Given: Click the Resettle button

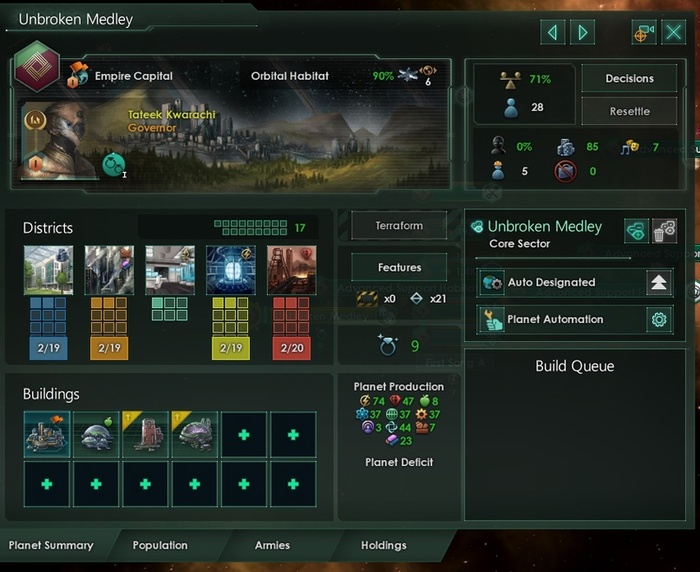Looking at the screenshot, I should click(x=629, y=111).
